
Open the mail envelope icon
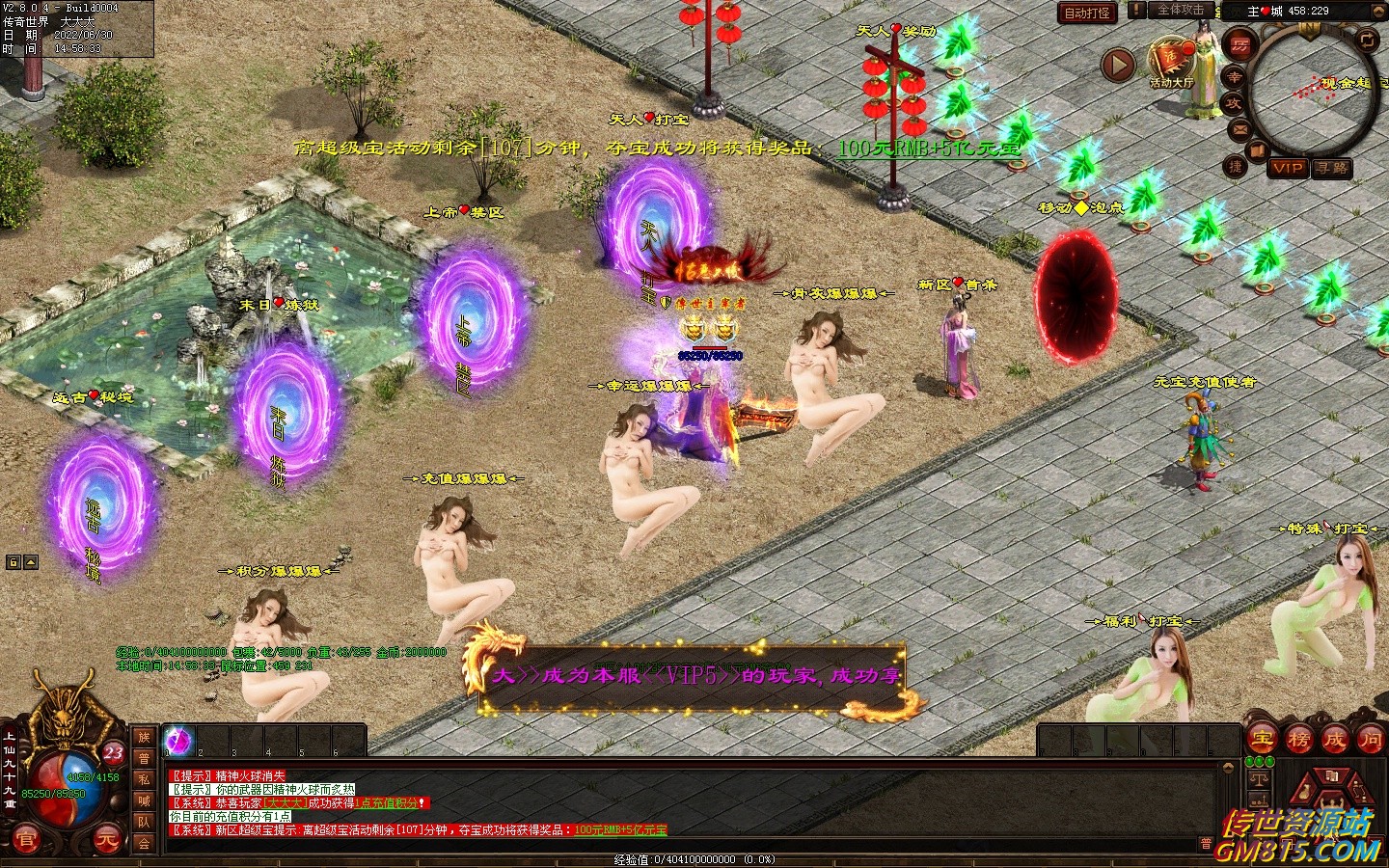click(x=1239, y=129)
